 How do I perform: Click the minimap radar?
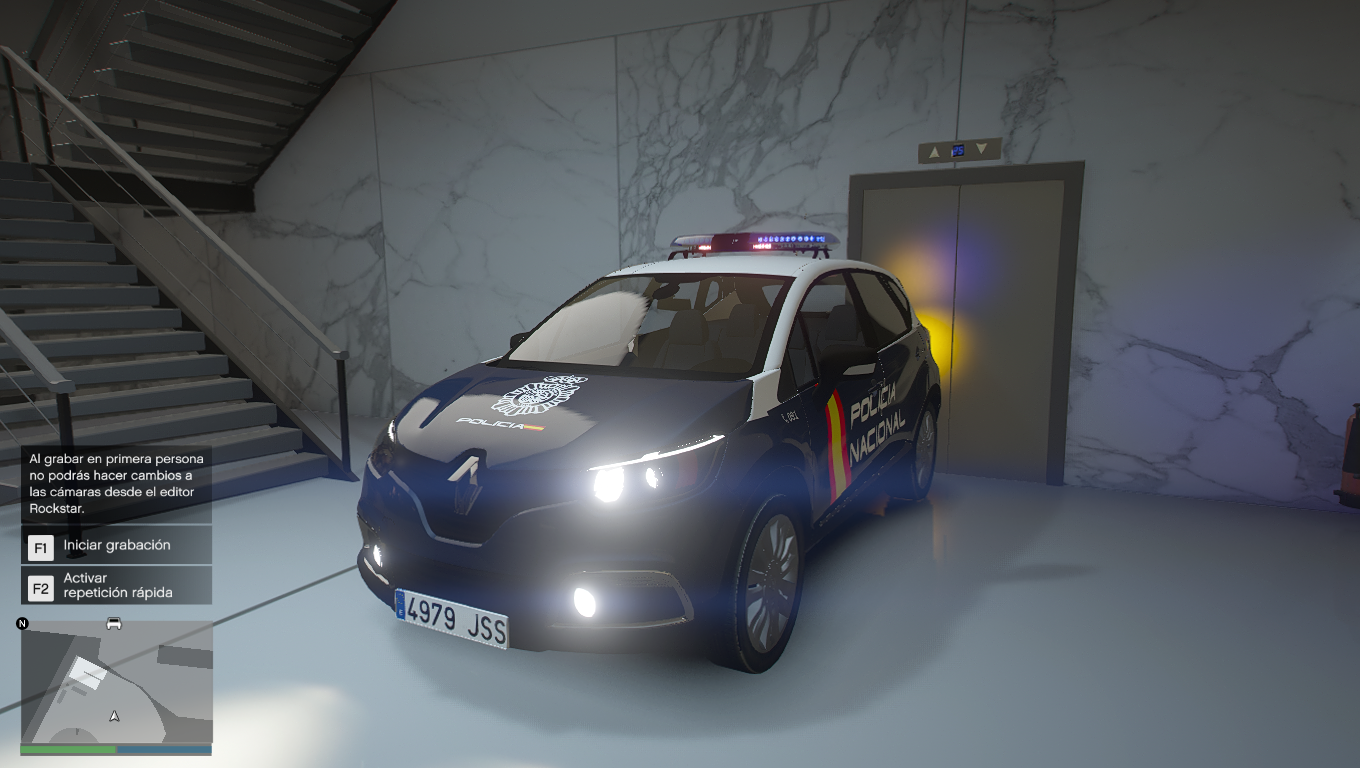[x=116, y=683]
